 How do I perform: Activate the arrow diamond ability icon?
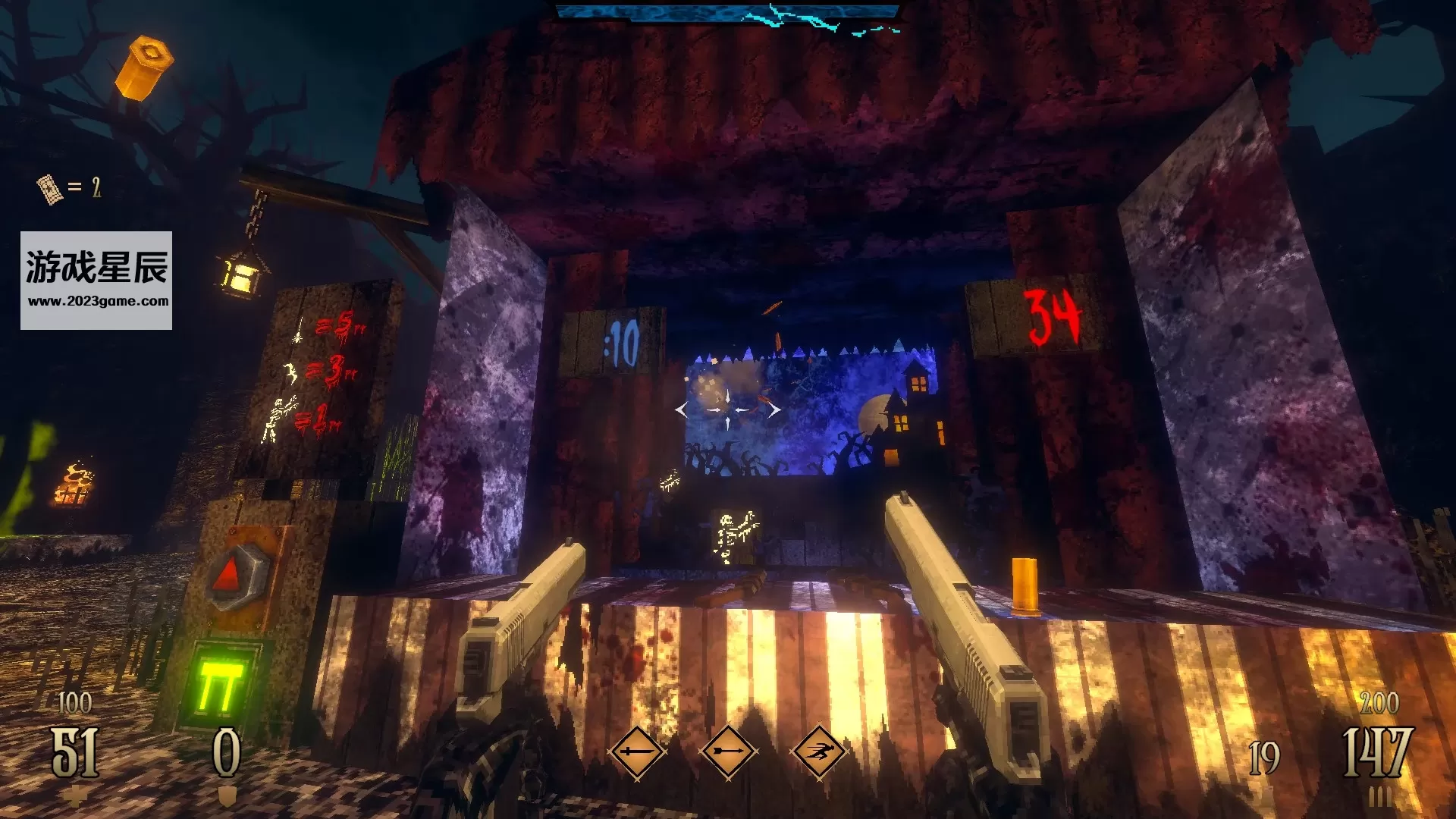(728, 752)
